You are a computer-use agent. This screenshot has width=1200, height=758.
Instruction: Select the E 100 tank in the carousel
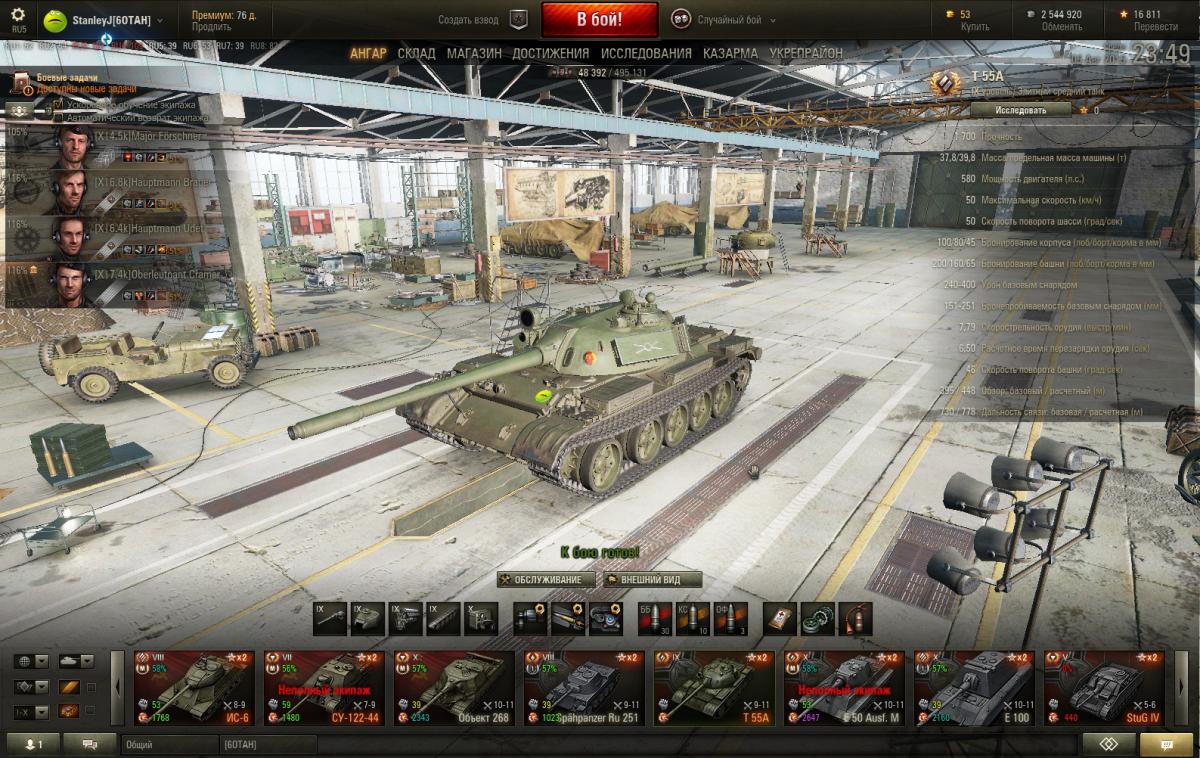tap(974, 687)
